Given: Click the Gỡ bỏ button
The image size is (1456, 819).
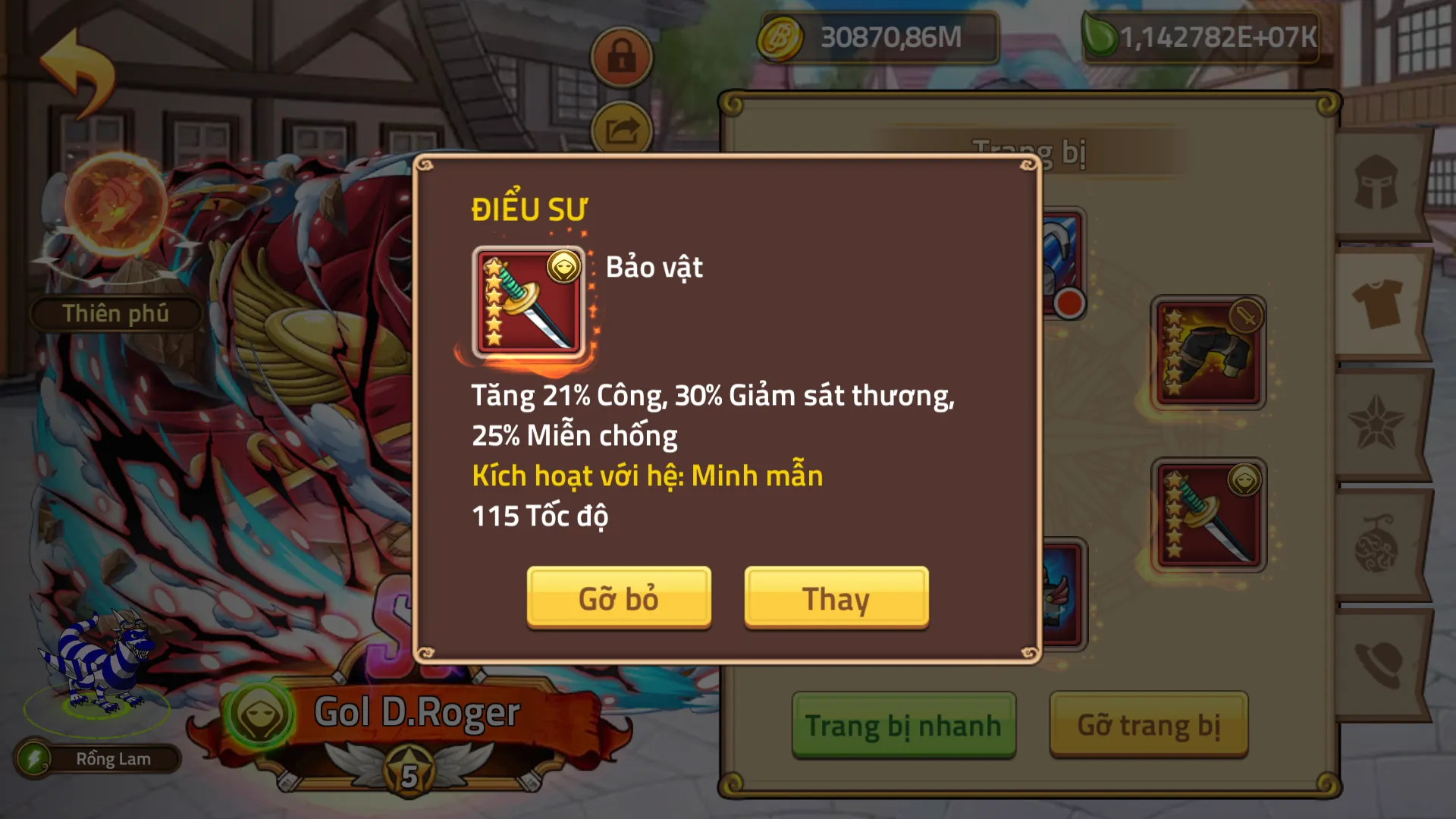Looking at the screenshot, I should click(x=618, y=598).
